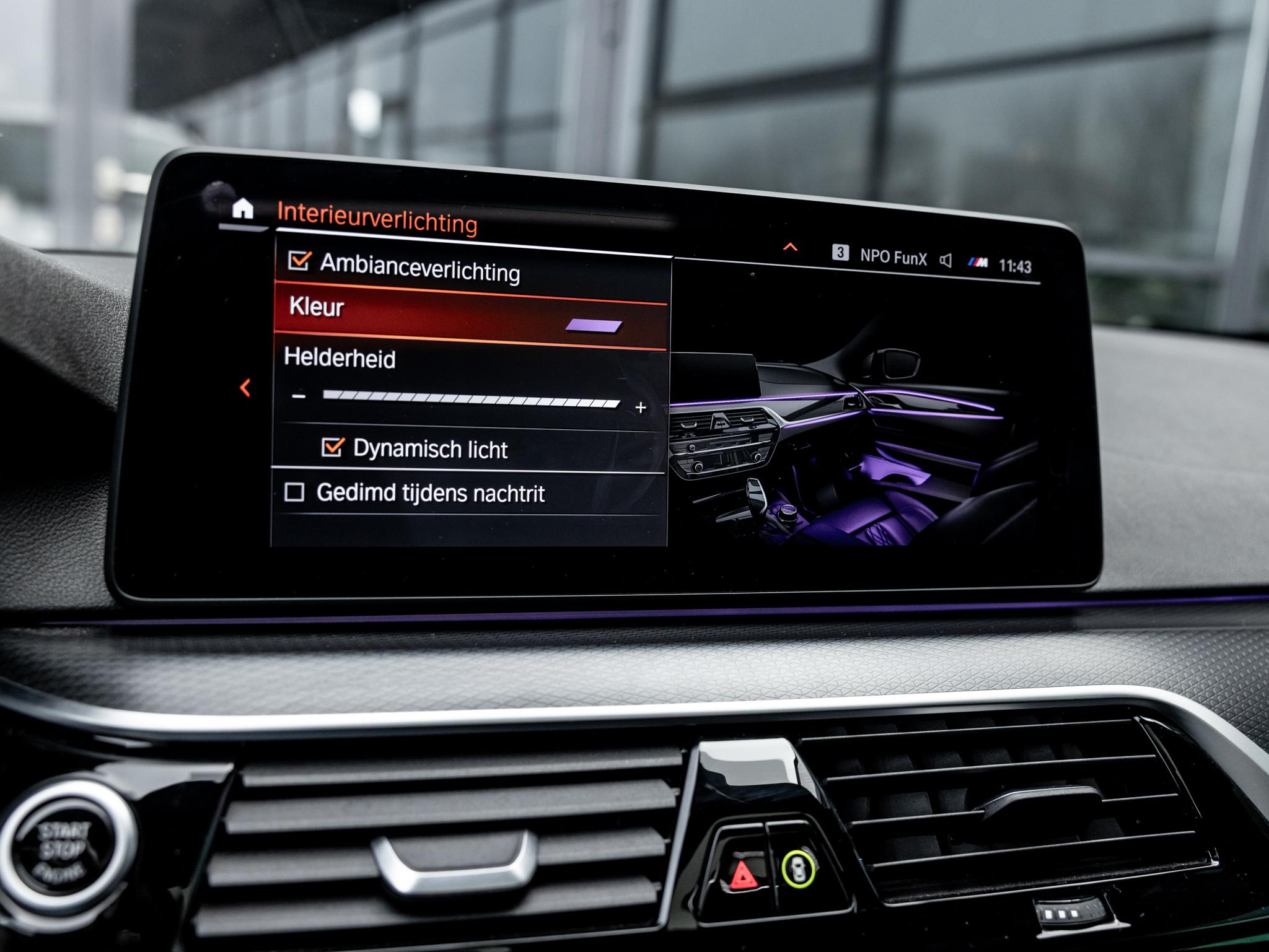
Task: Toggle the Ambianceverlichting checkbox
Action: (x=299, y=261)
